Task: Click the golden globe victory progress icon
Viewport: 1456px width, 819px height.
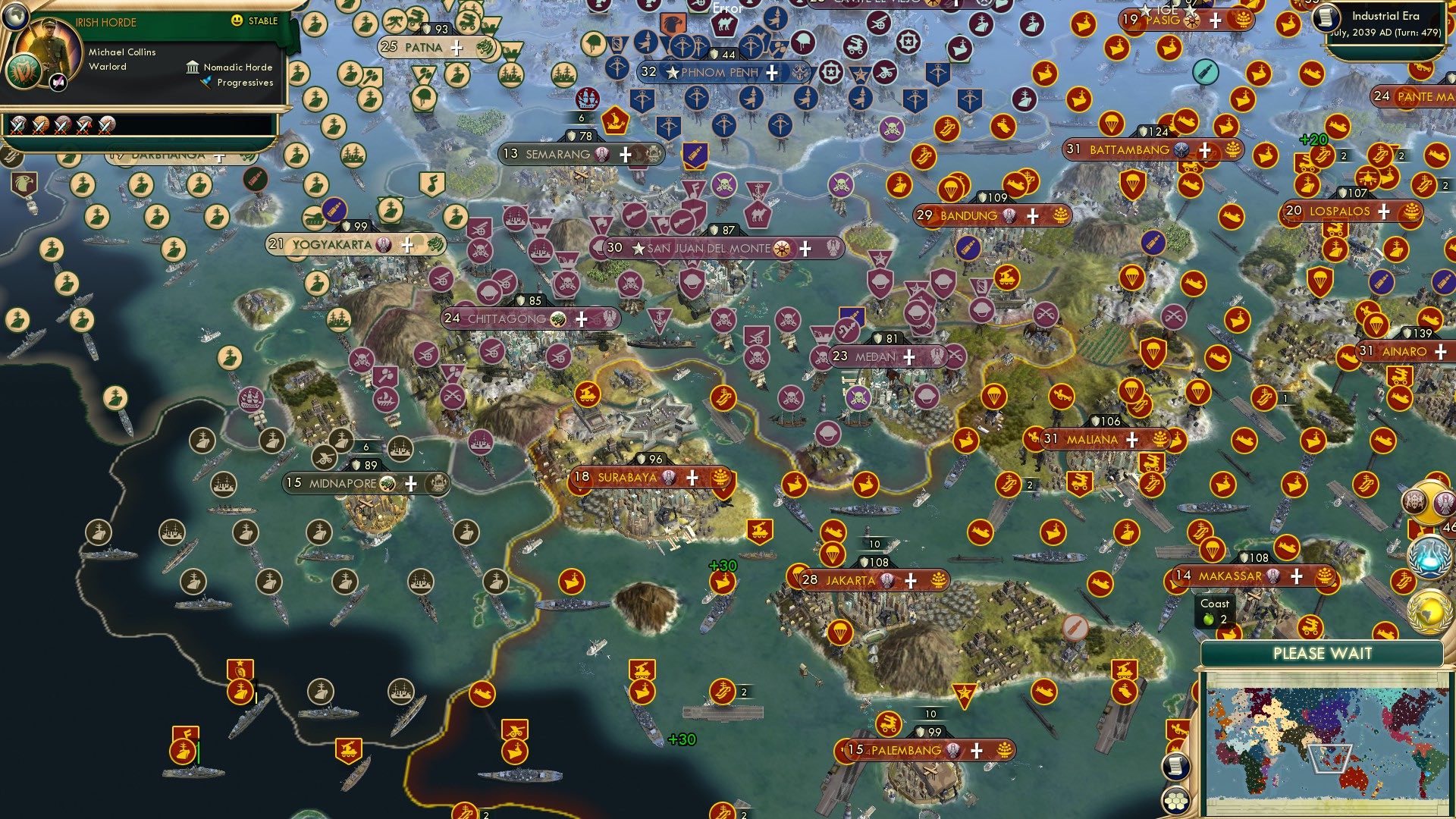Action: pos(1428,610)
